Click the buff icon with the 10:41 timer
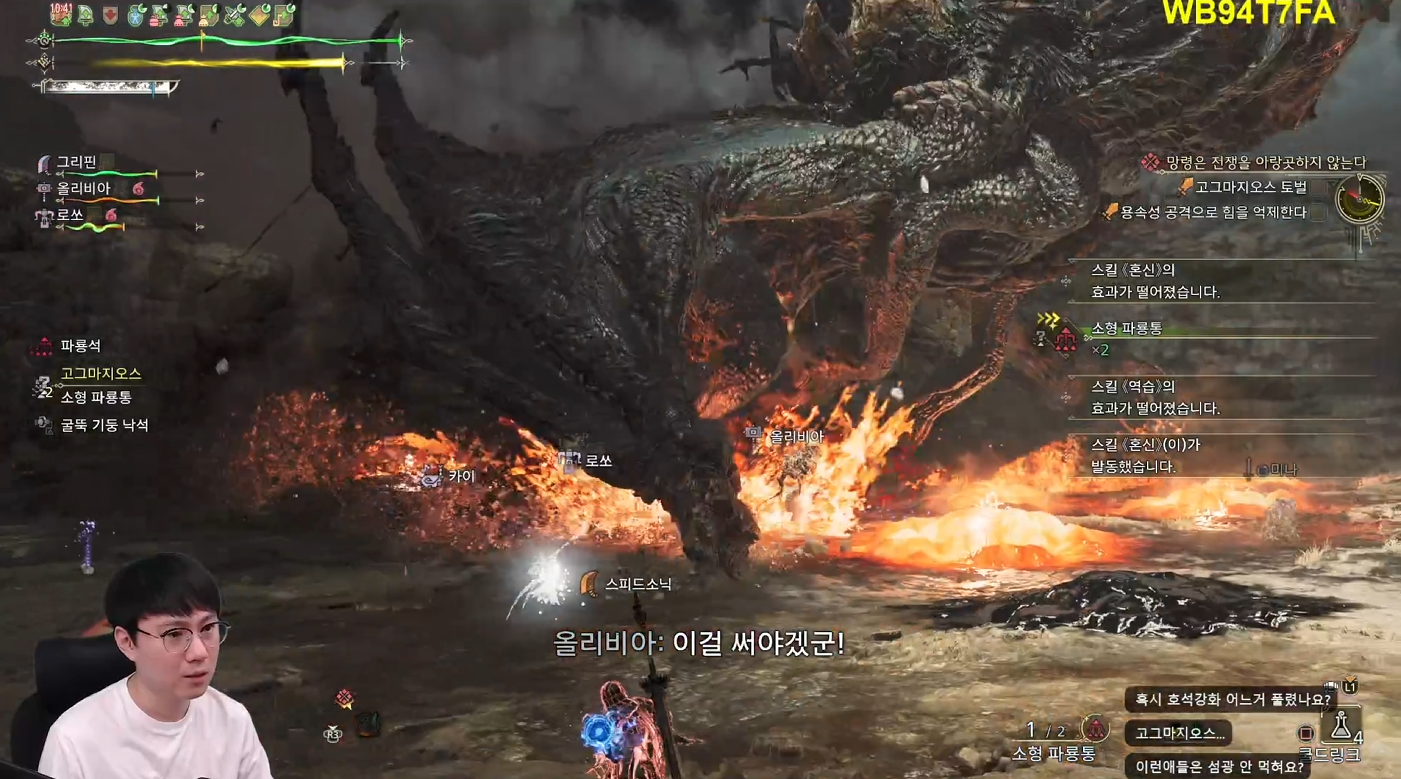Viewport: 1401px width, 779px height. [x=61, y=14]
